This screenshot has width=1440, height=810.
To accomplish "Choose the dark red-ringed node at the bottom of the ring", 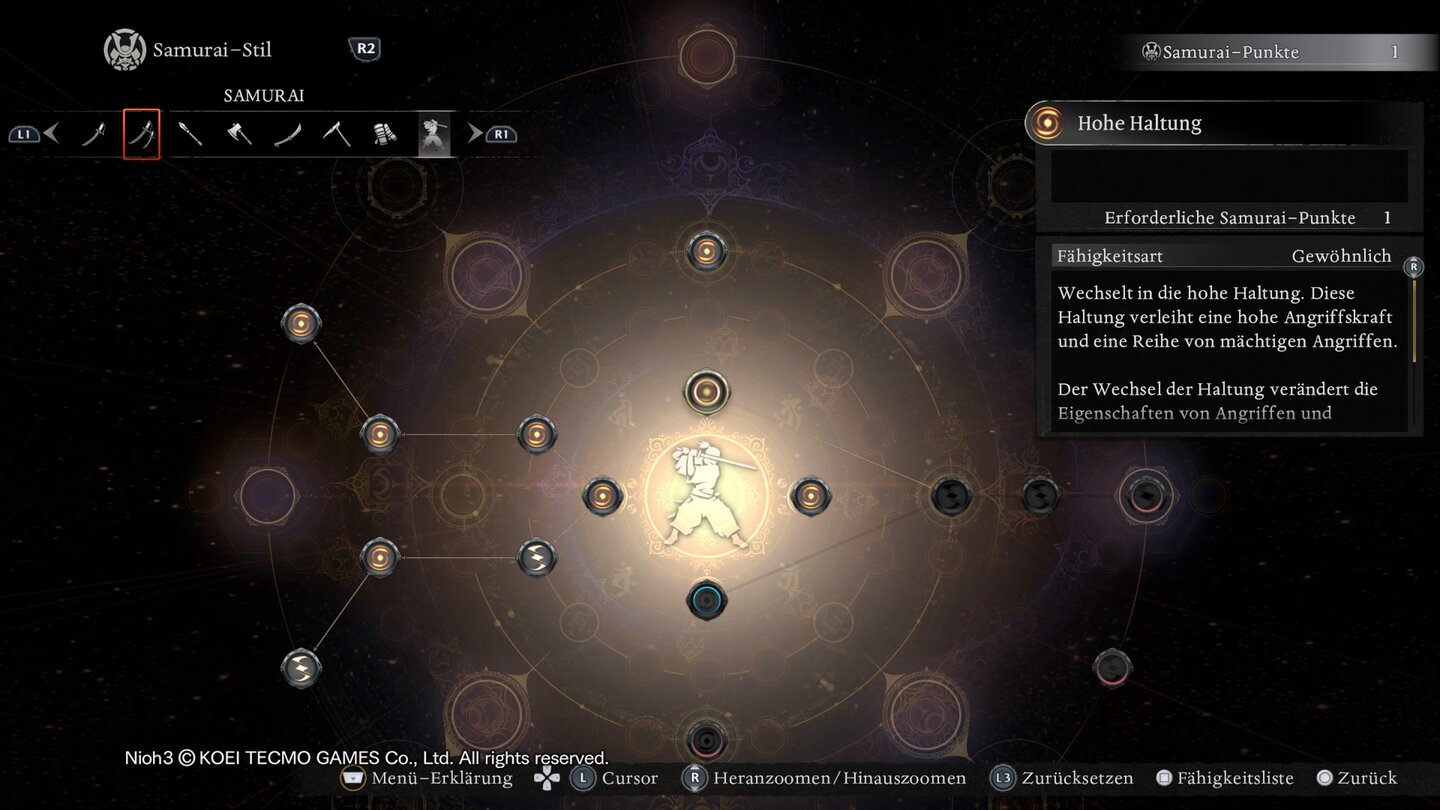I will tap(706, 741).
